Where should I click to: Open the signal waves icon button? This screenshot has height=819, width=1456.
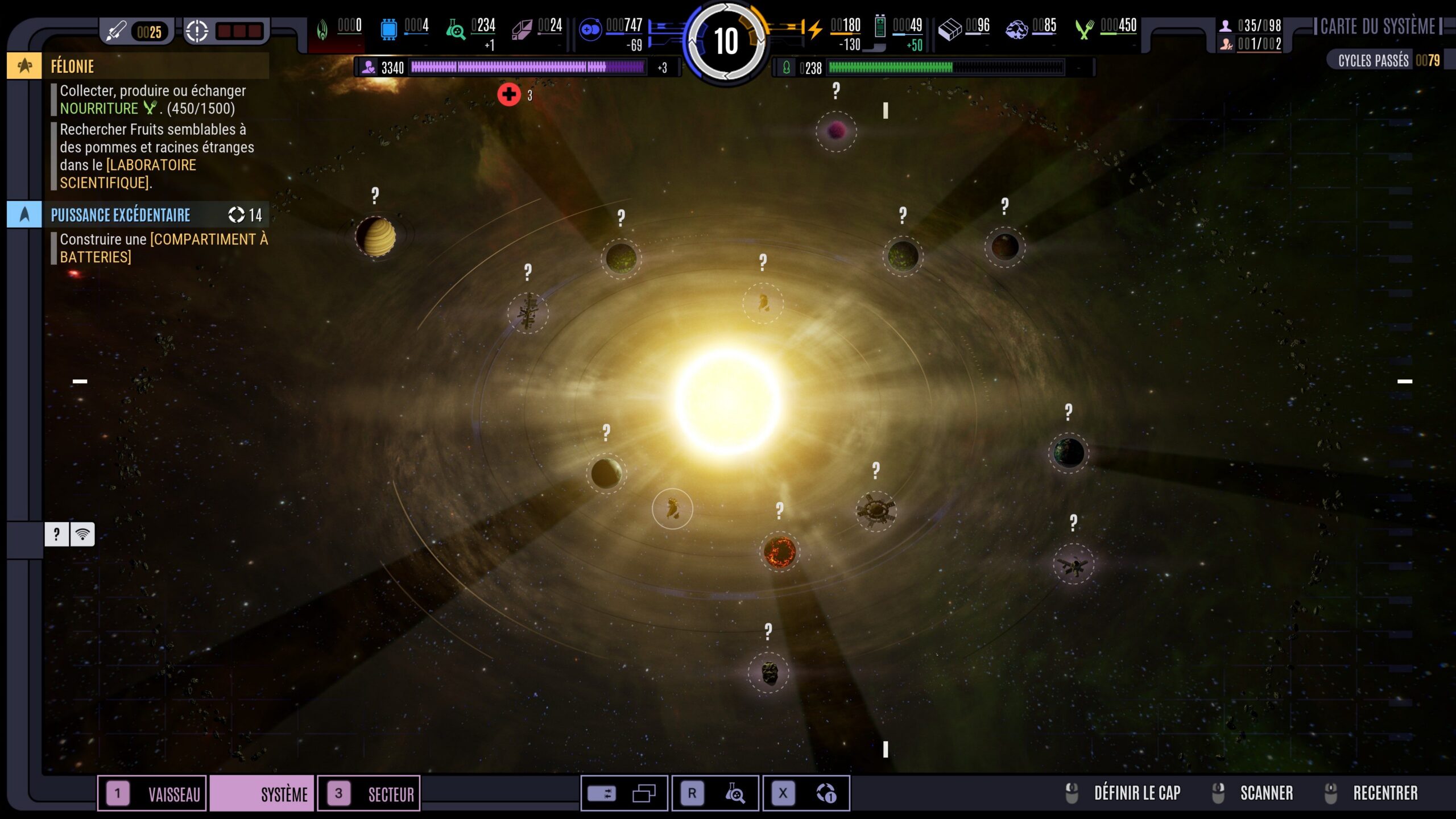coord(82,534)
